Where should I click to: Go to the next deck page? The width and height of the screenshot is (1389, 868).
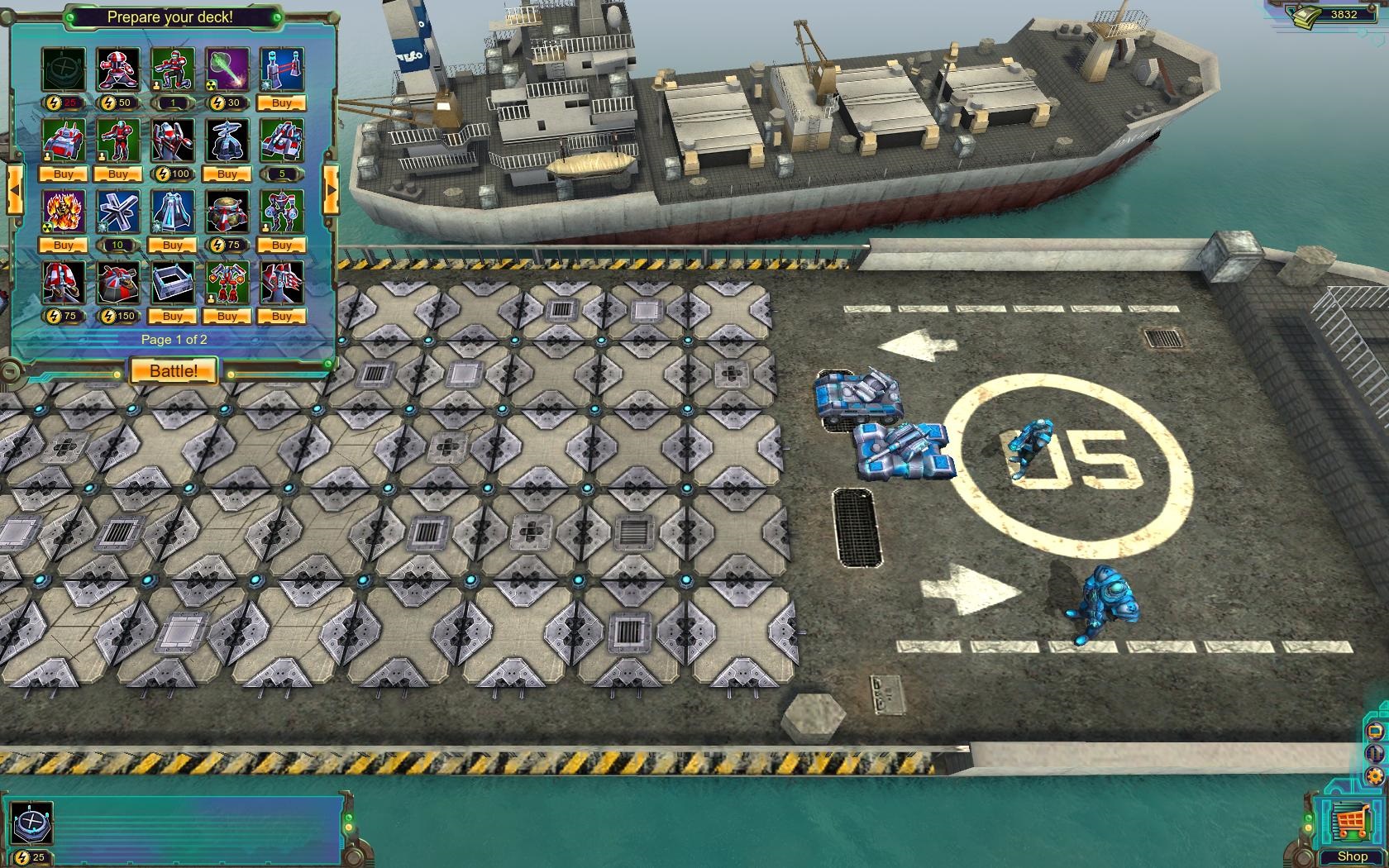point(331,189)
